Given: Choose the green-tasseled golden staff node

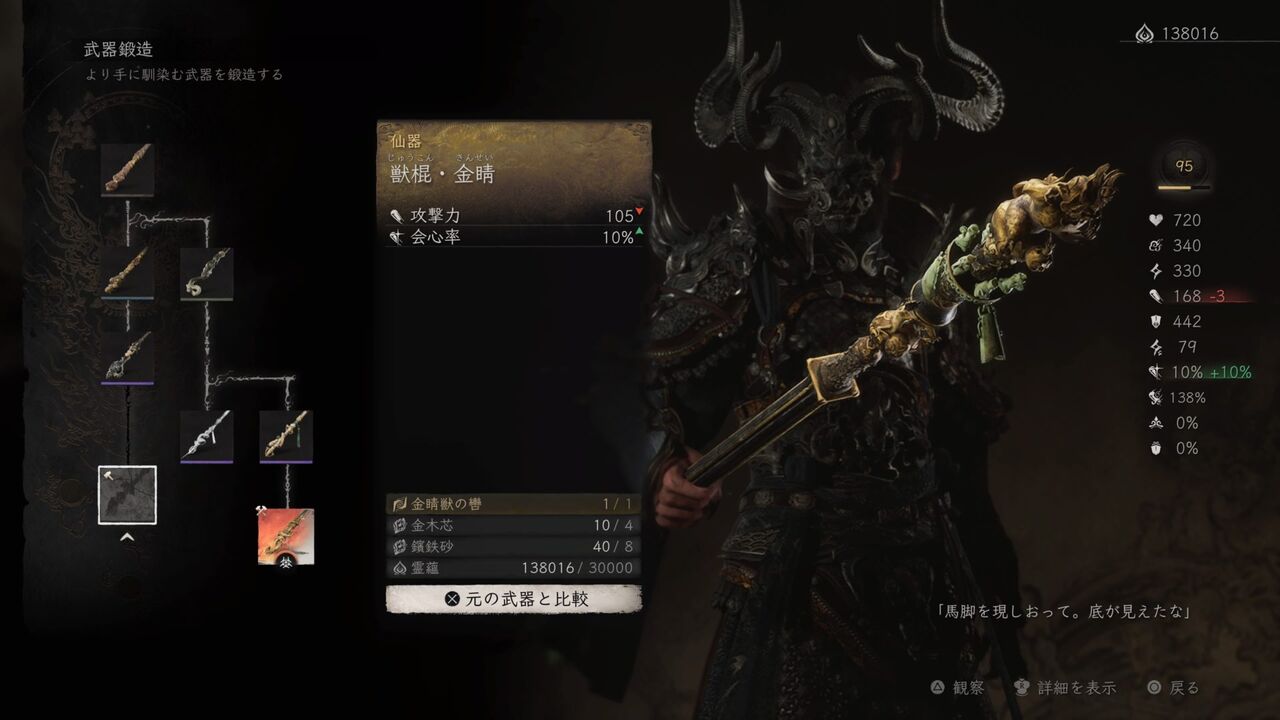Looking at the screenshot, I should pos(286,436).
